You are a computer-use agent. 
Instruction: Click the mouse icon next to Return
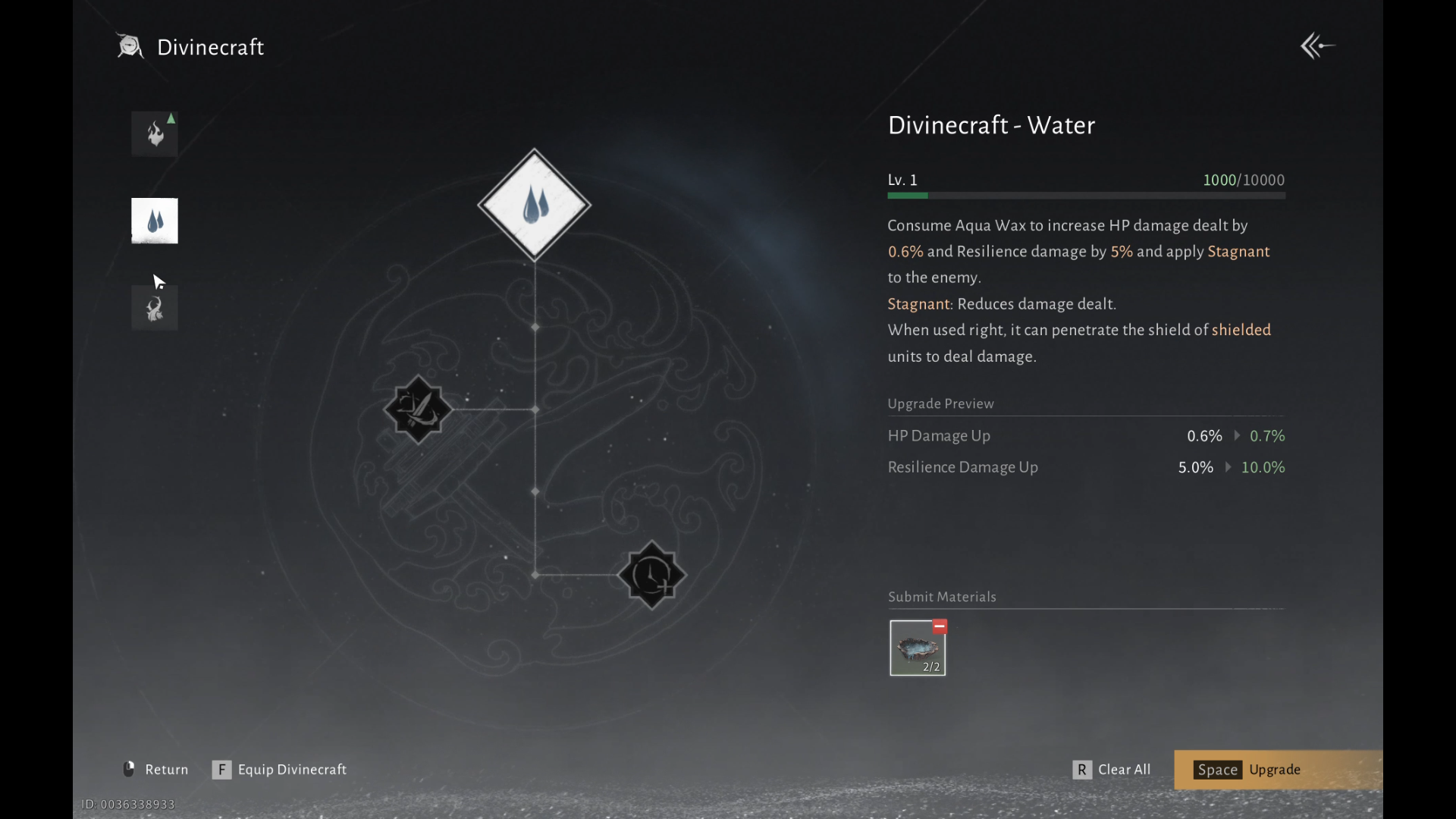tap(127, 769)
